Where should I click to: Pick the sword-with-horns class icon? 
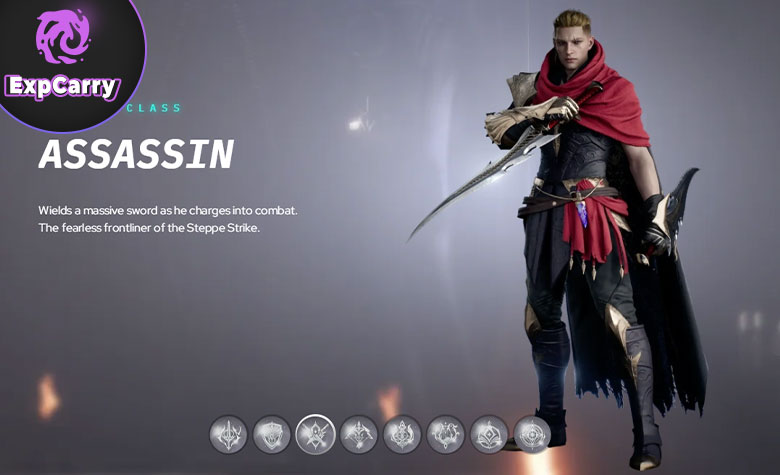click(228, 434)
